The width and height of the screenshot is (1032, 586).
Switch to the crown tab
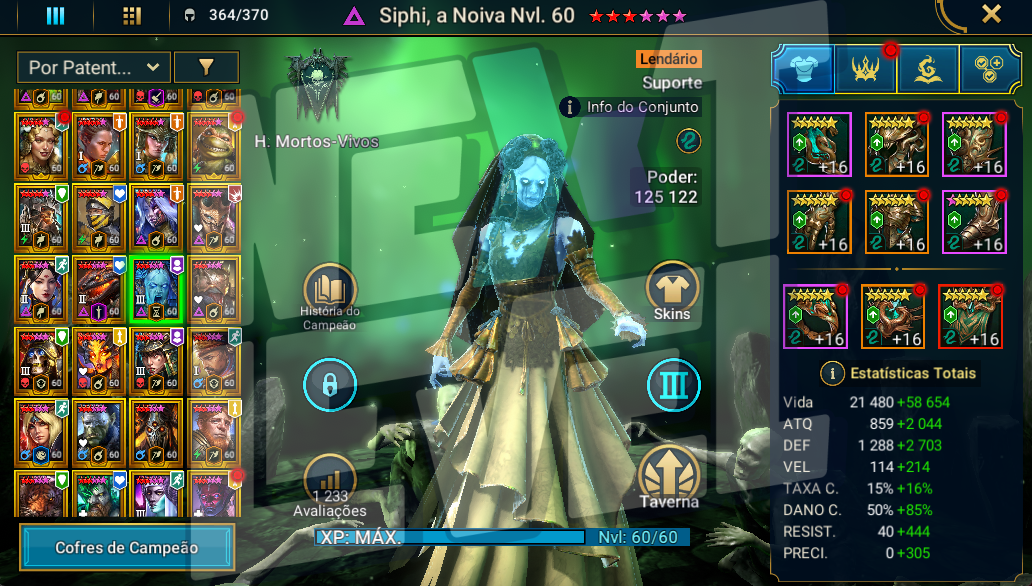point(865,69)
